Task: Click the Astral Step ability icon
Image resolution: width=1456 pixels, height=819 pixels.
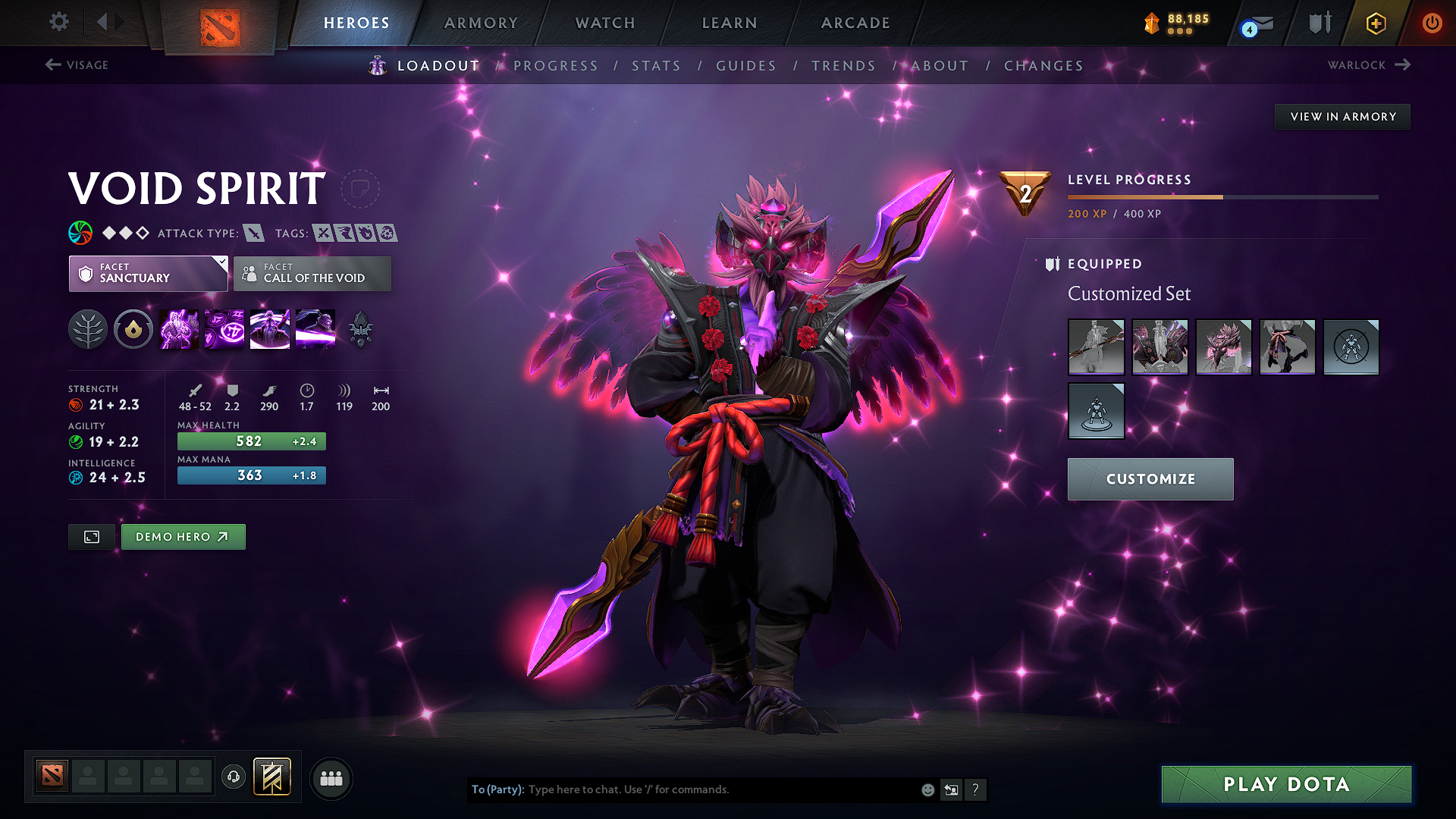Action: click(x=315, y=329)
